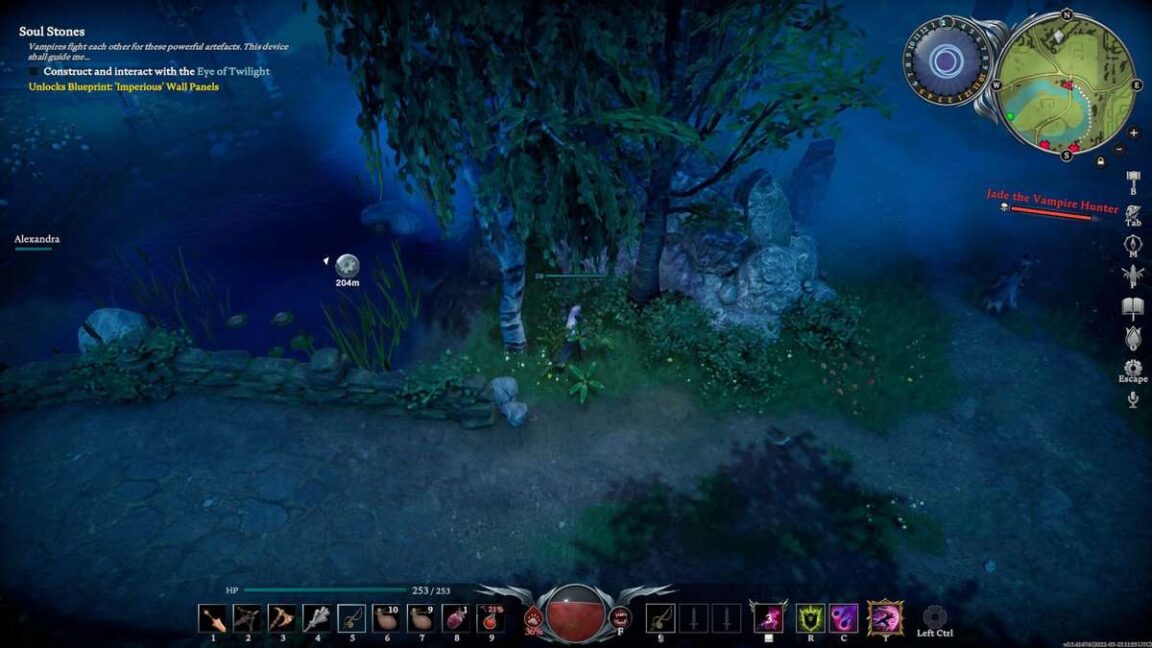Screen dimensions: 1152x648
Task: Open the bat-wing icon labeled P
Action: click(x=1133, y=275)
